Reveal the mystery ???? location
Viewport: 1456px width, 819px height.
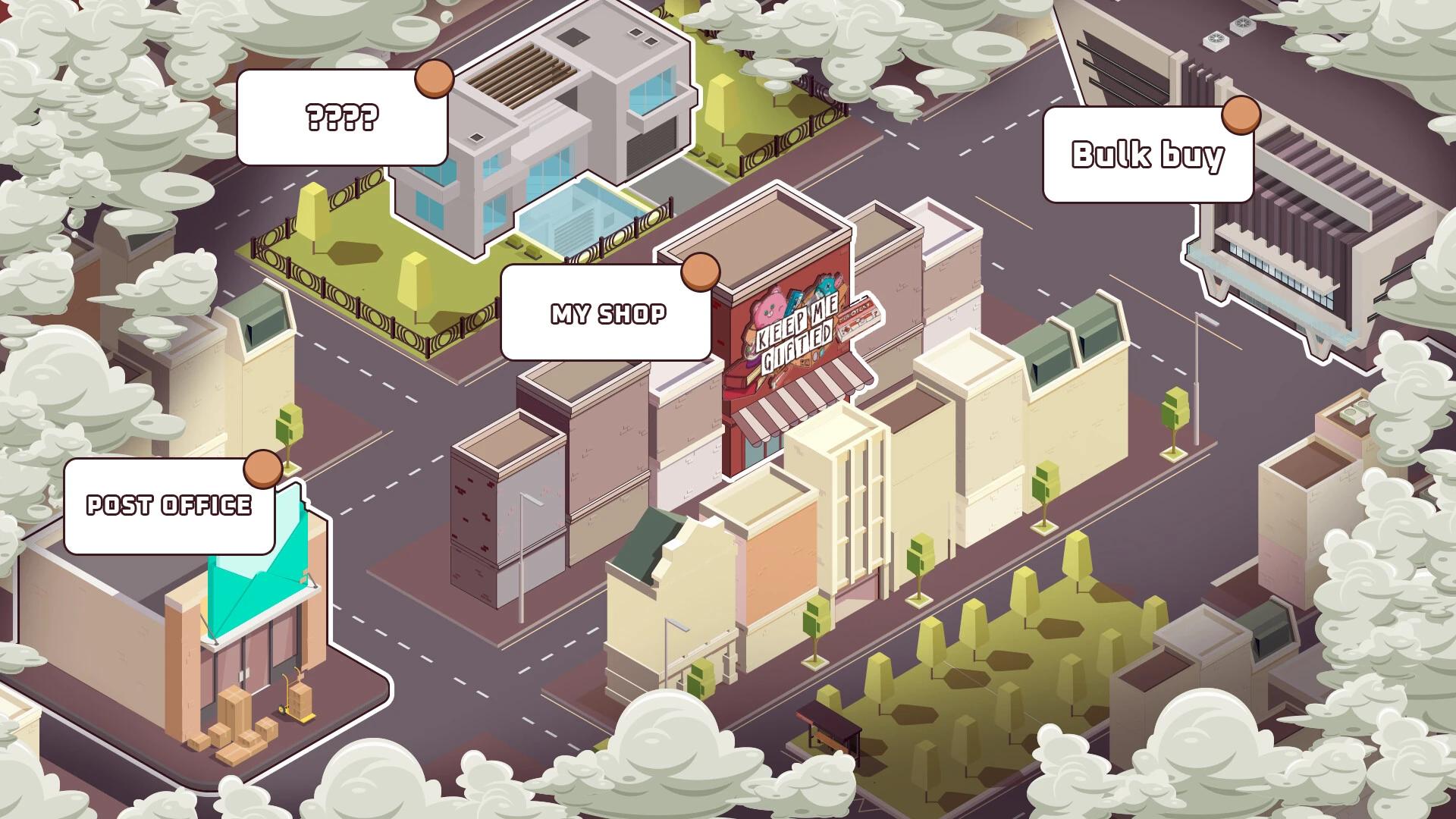[341, 118]
